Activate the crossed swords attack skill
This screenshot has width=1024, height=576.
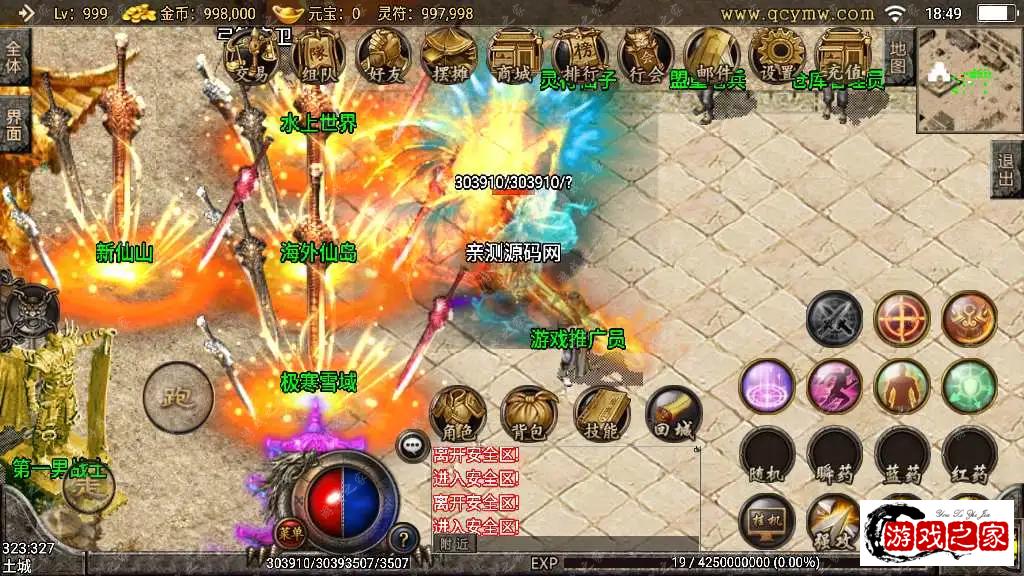point(834,319)
